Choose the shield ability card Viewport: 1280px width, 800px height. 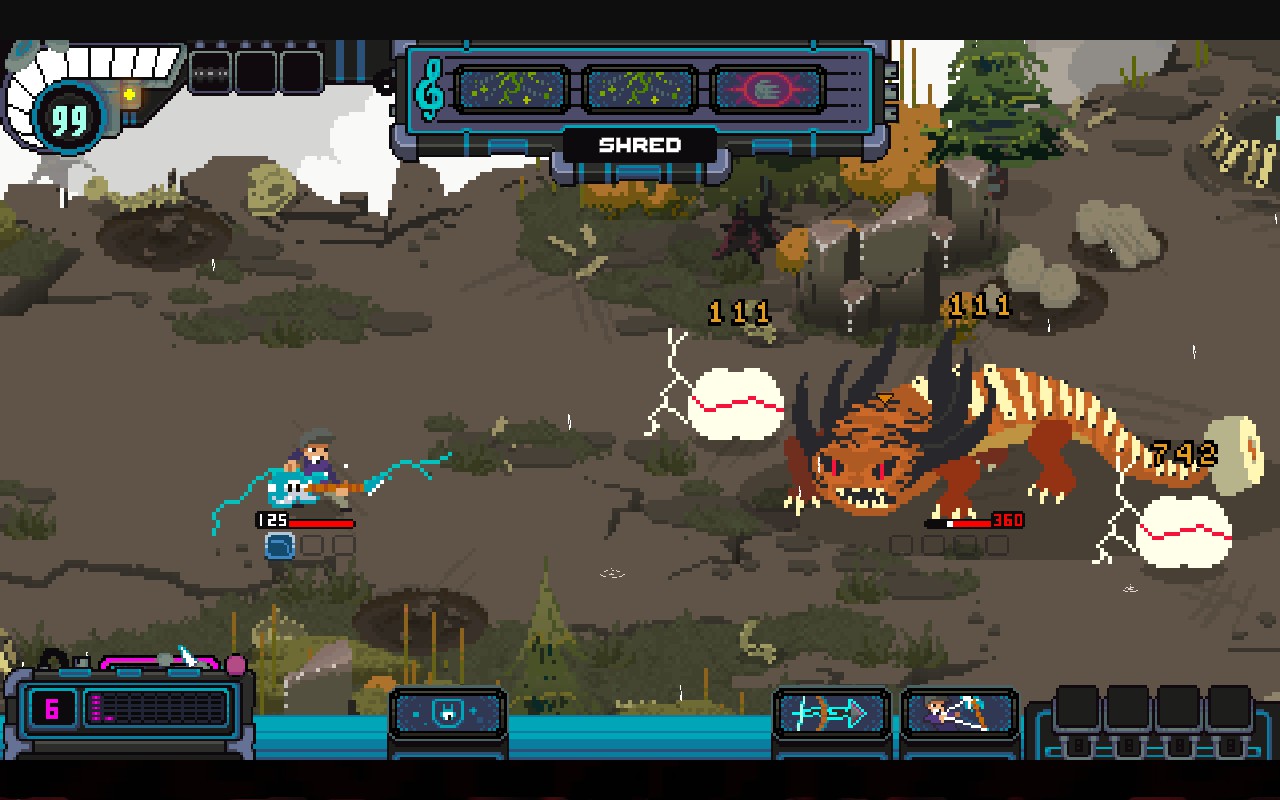pos(447,713)
